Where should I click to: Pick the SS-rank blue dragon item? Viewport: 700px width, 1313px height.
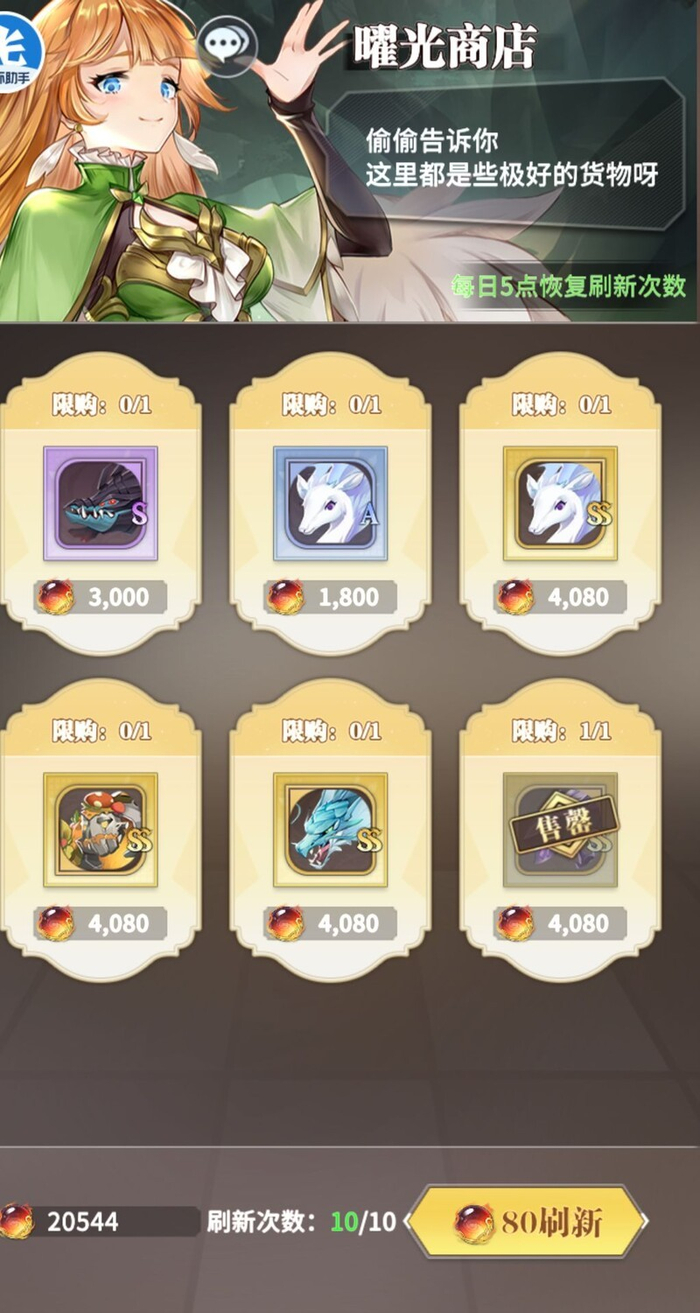[x=330, y=829]
